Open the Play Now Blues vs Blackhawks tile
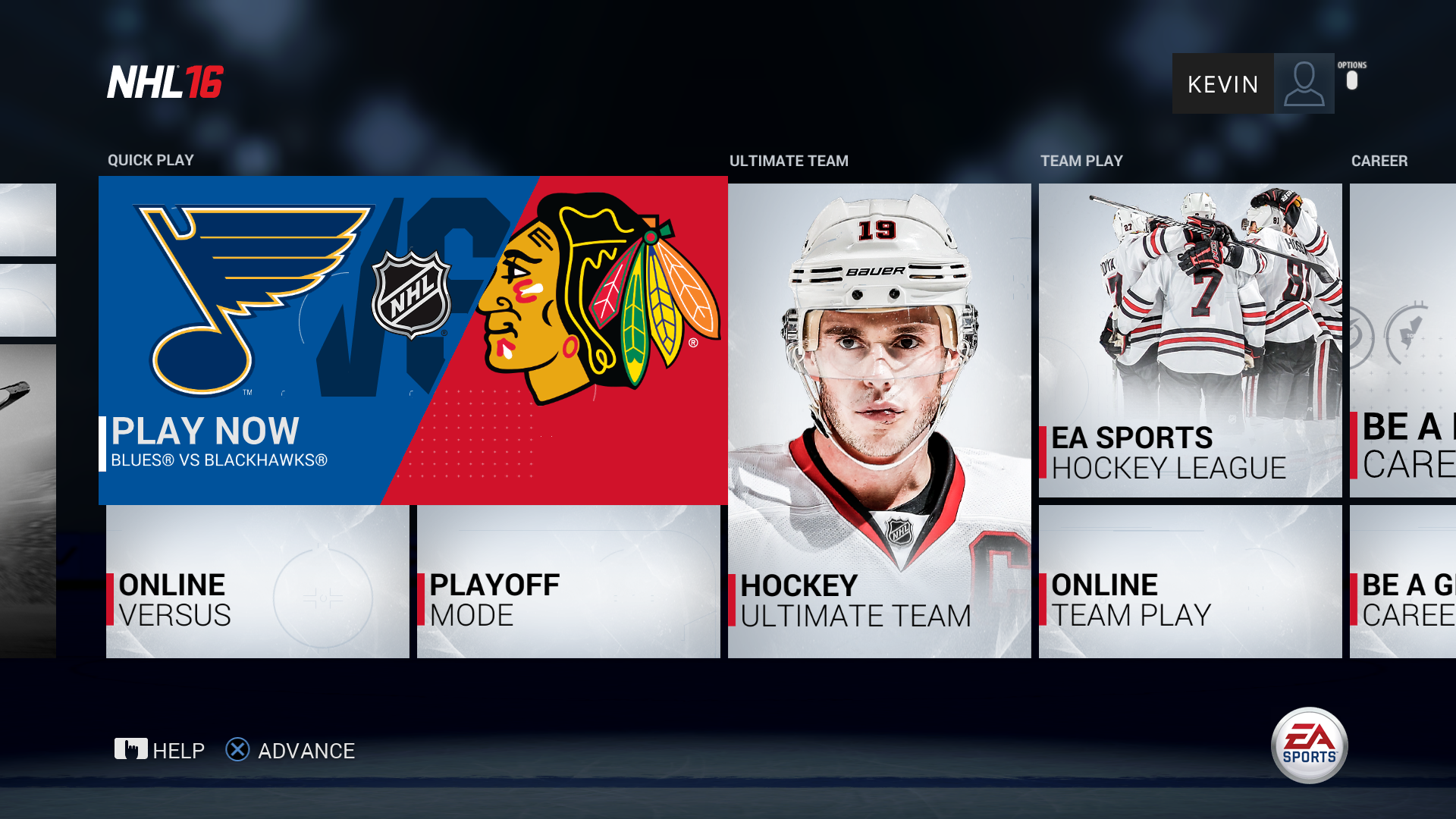 (x=413, y=341)
